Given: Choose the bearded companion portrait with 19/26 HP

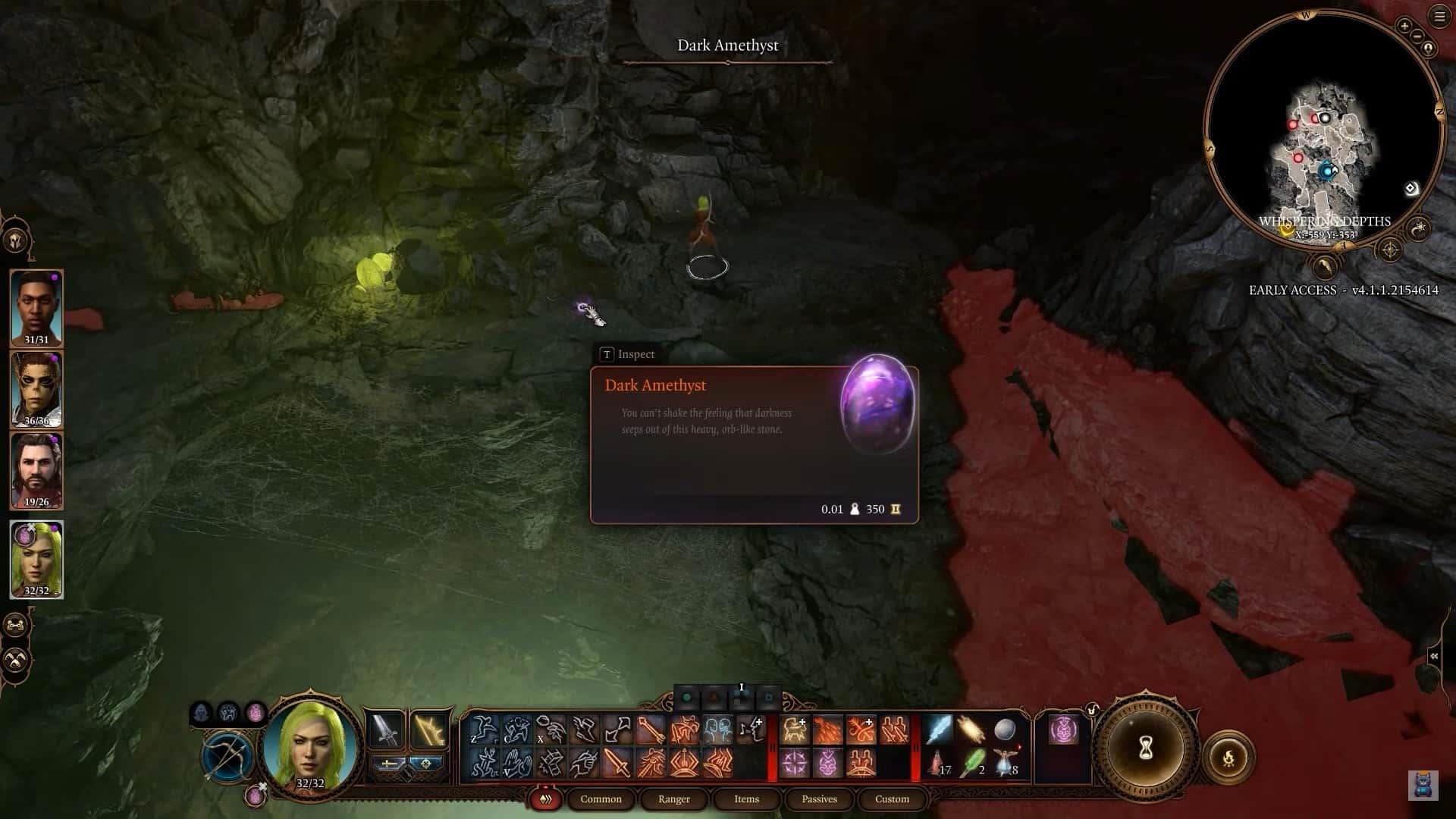Looking at the screenshot, I should pyautogui.click(x=36, y=471).
